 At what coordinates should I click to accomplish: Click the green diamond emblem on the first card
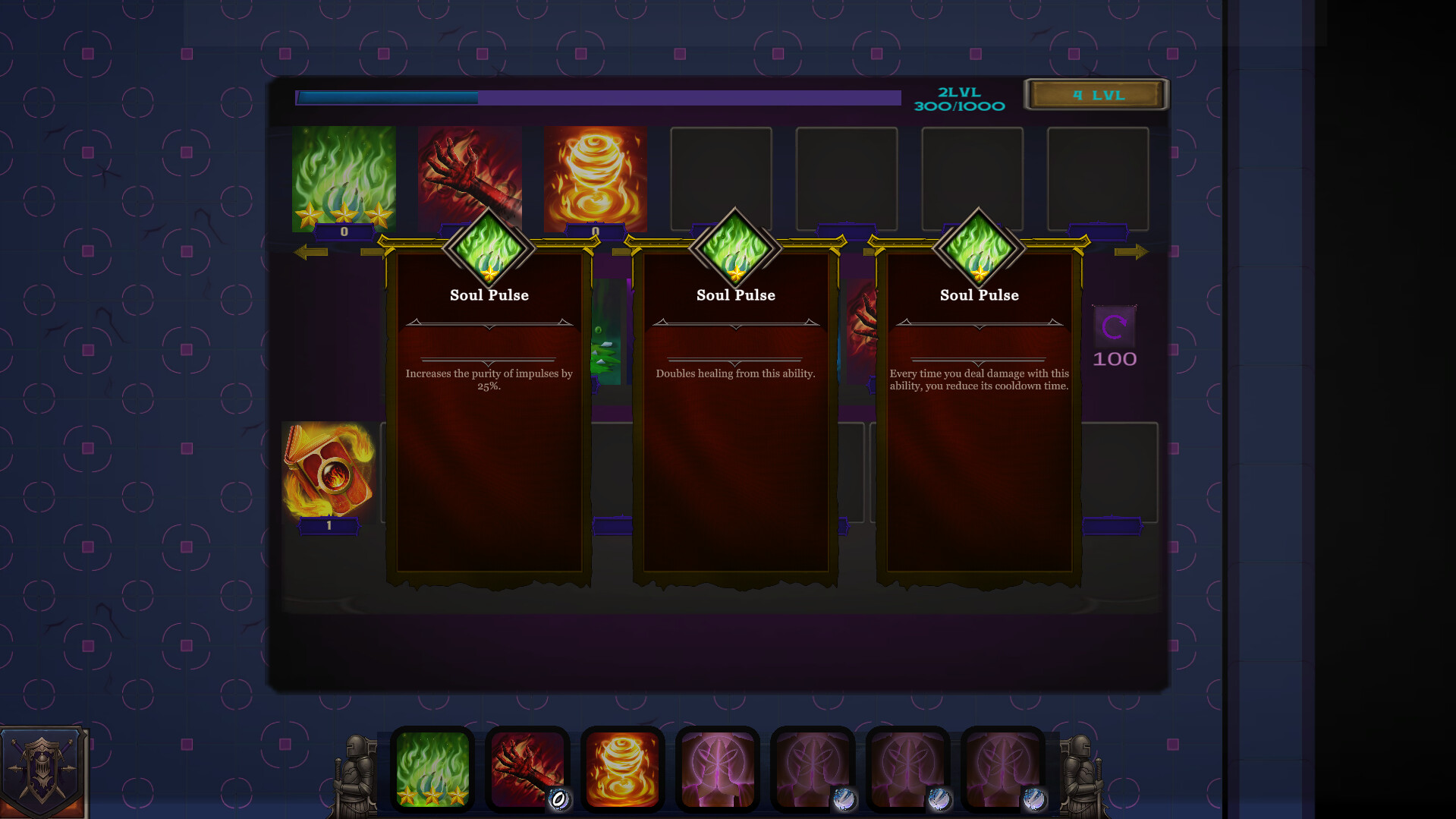pos(489,249)
